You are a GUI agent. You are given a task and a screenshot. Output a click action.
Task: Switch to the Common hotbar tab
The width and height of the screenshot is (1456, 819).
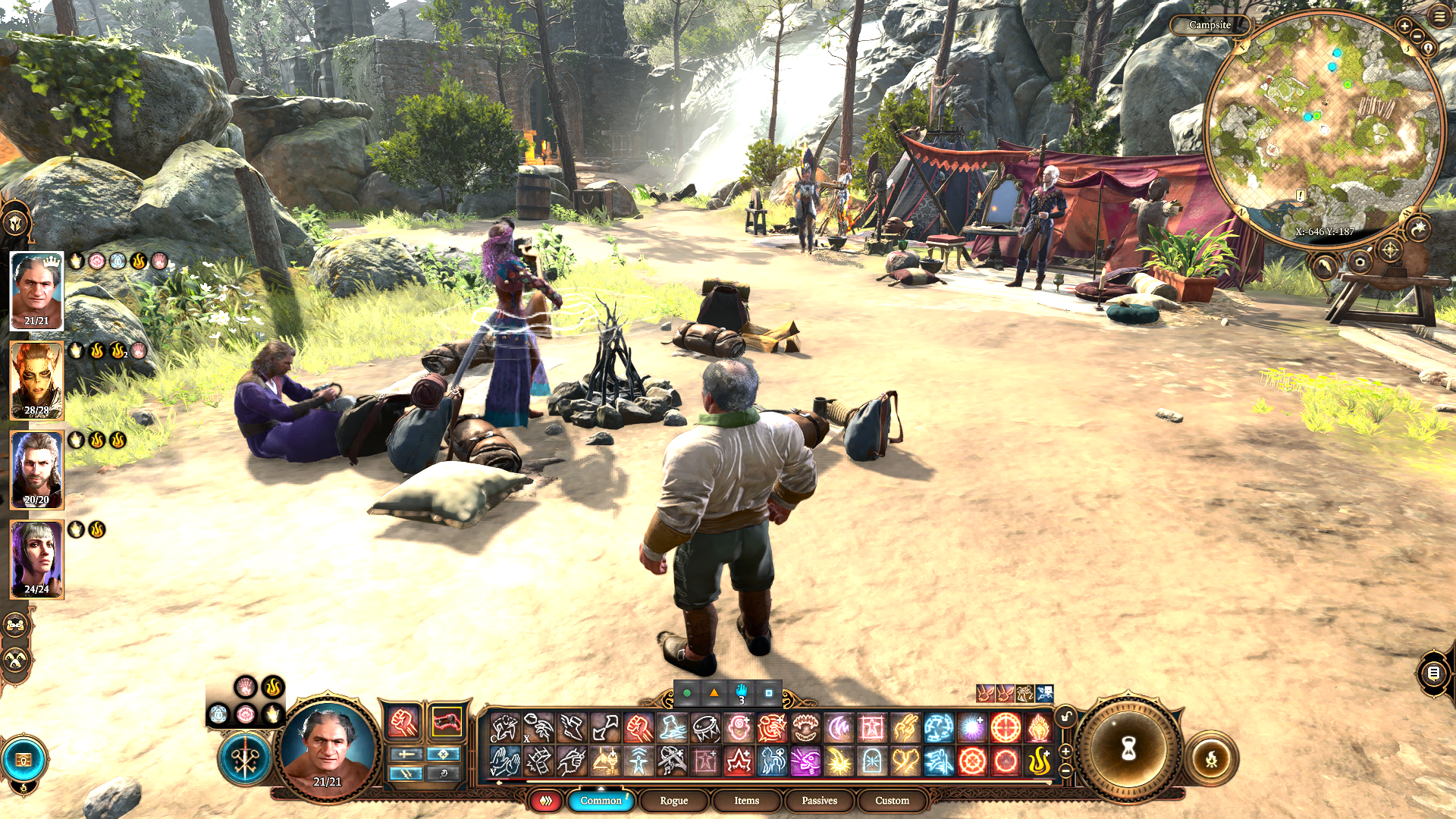(601, 801)
